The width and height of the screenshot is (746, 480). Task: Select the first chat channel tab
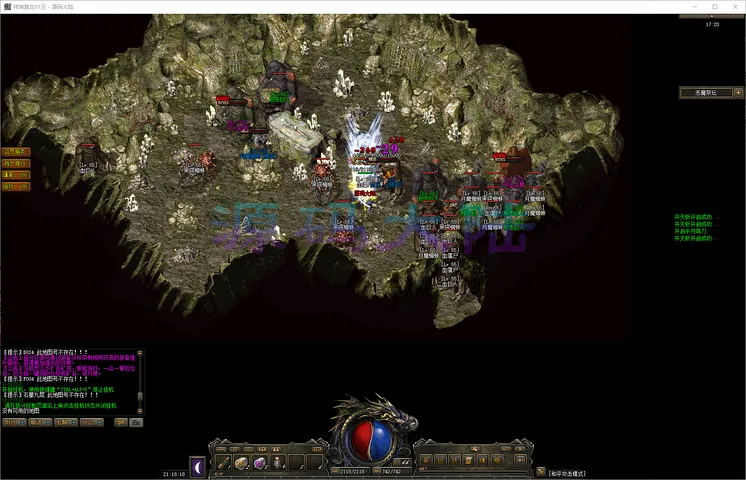tap(13, 423)
